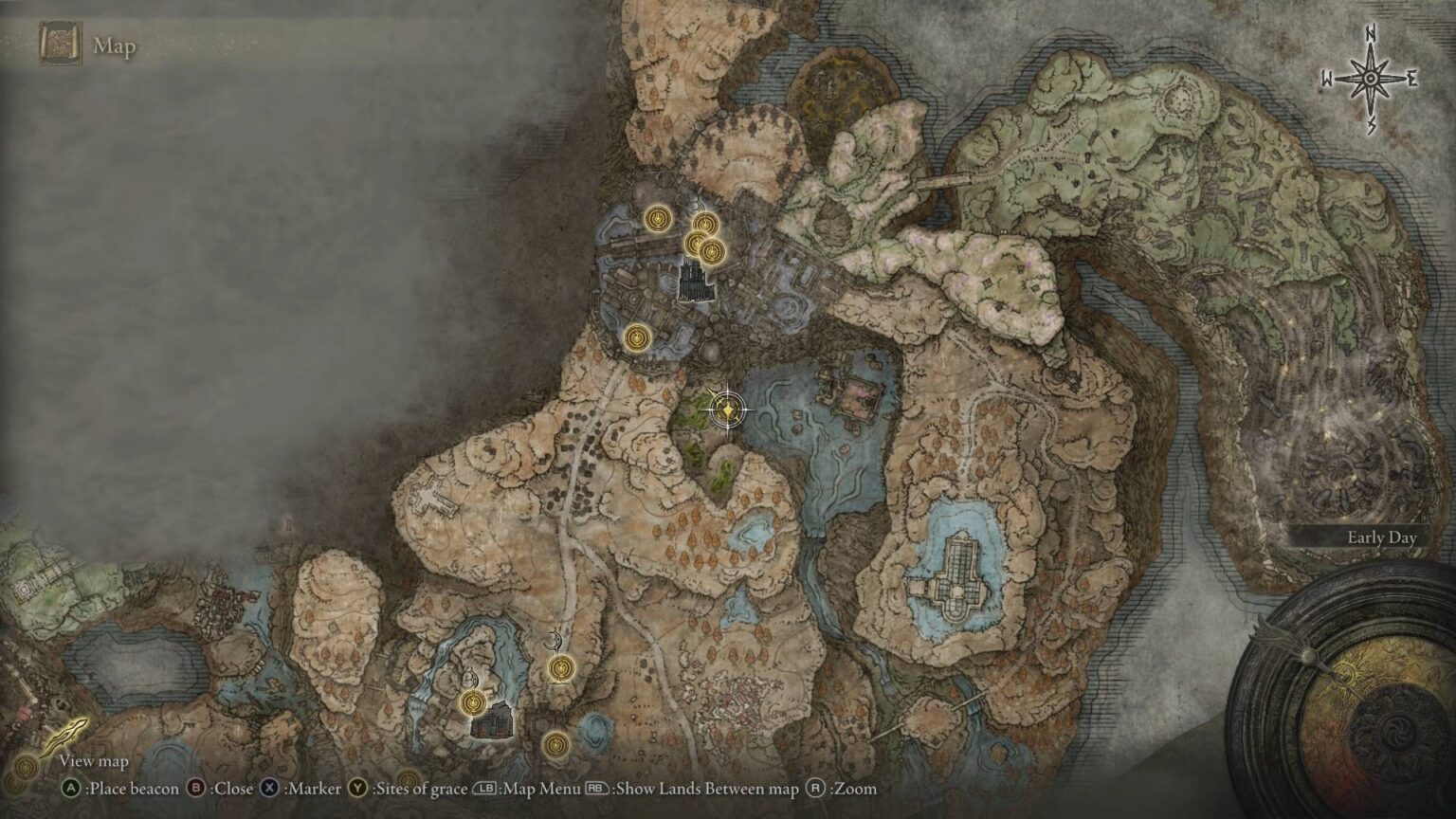Click the cluster of grace icons above the tower
Screen dimensions: 1456x819
[703, 237]
